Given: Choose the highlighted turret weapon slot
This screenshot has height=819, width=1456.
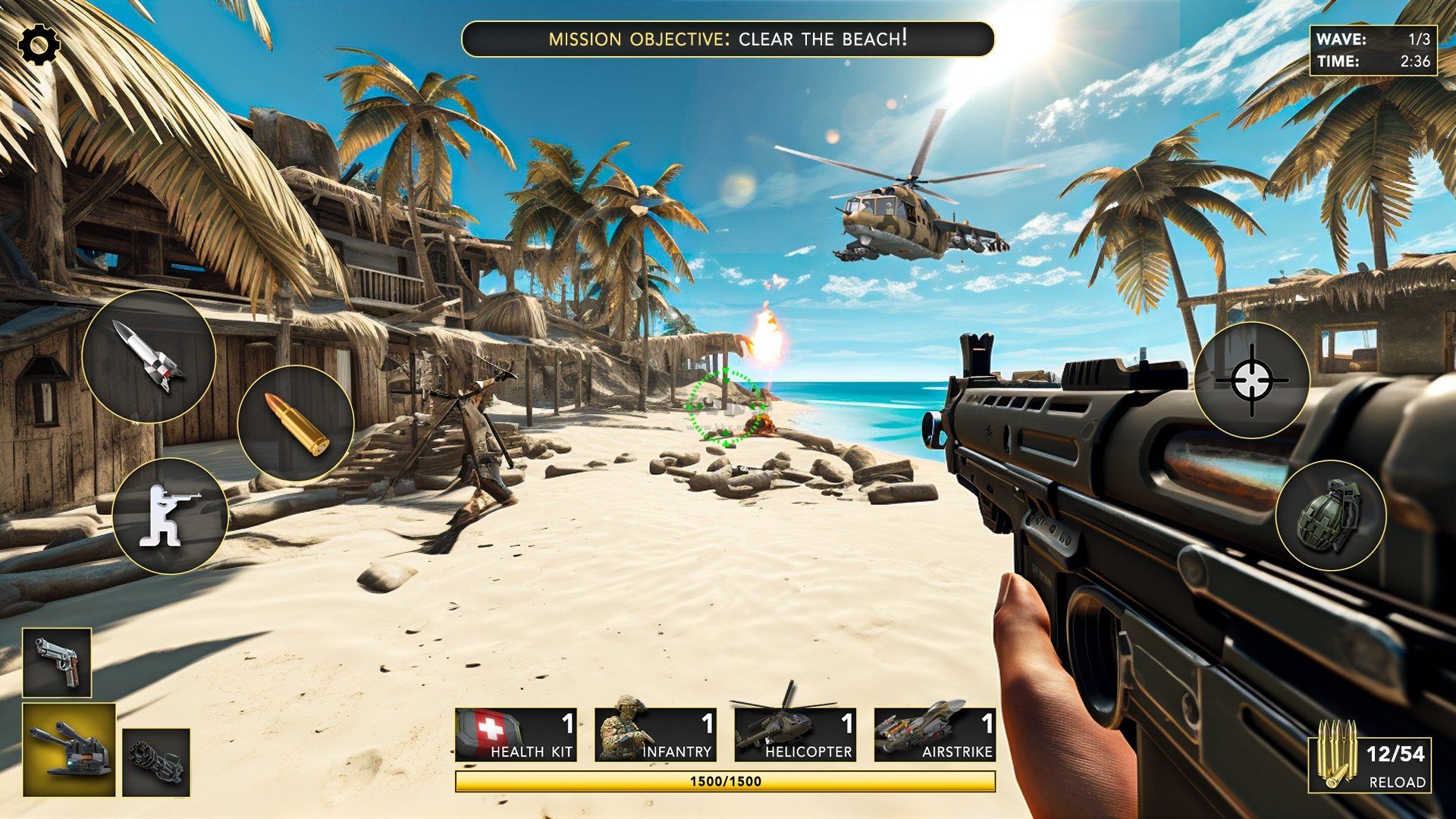Looking at the screenshot, I should tap(69, 749).
